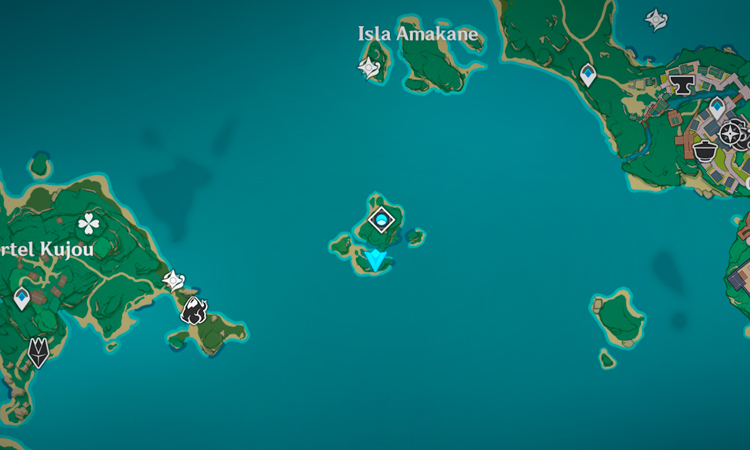Open the blacksmith anvil marker

[x=682, y=85]
